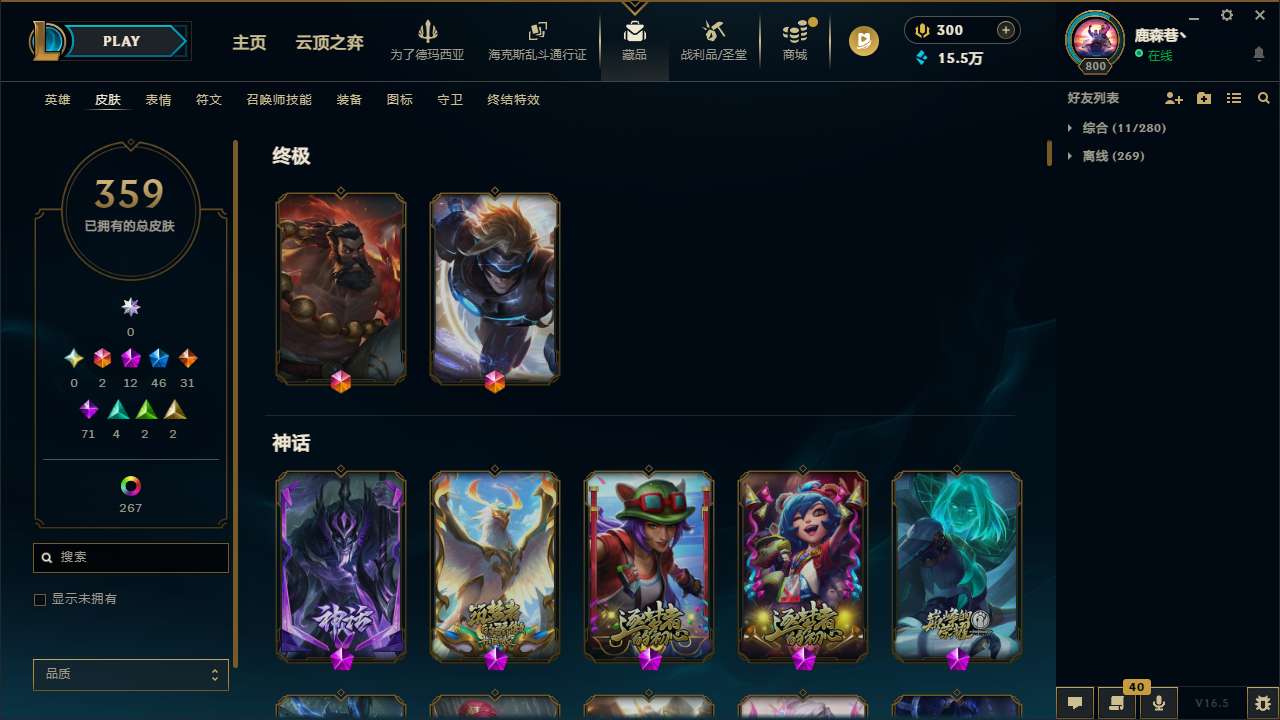
Task: Open the 品质 quality dropdown
Action: [x=130, y=674]
